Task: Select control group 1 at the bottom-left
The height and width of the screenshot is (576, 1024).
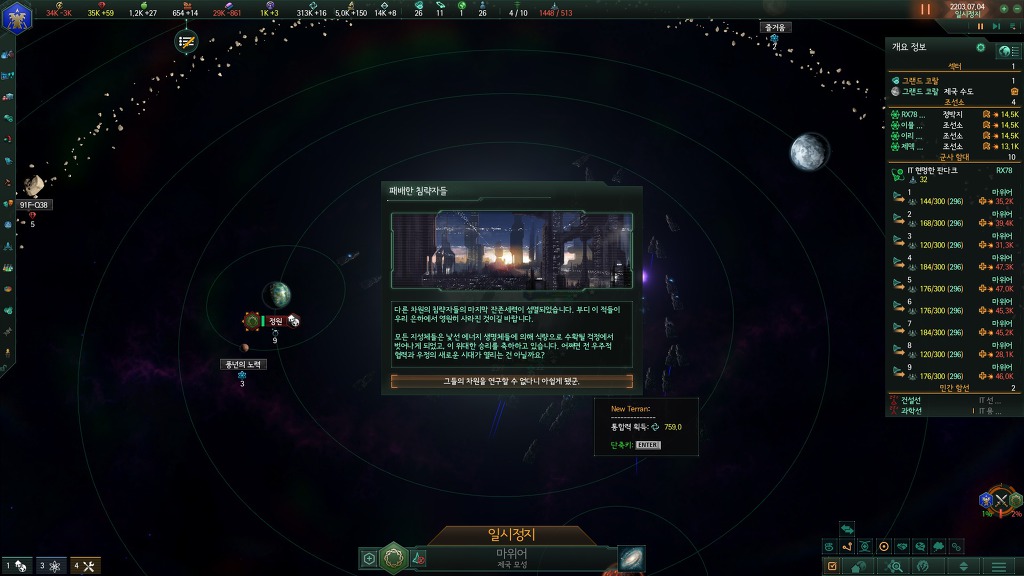Action: click(x=17, y=566)
